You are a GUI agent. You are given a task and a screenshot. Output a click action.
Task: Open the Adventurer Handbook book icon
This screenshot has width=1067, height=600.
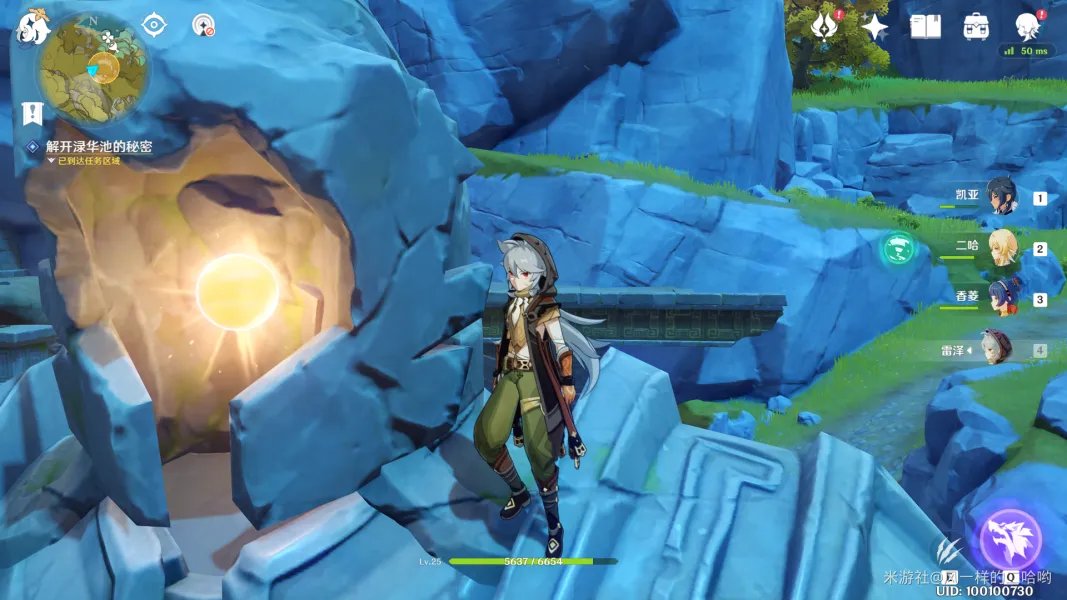click(x=926, y=27)
